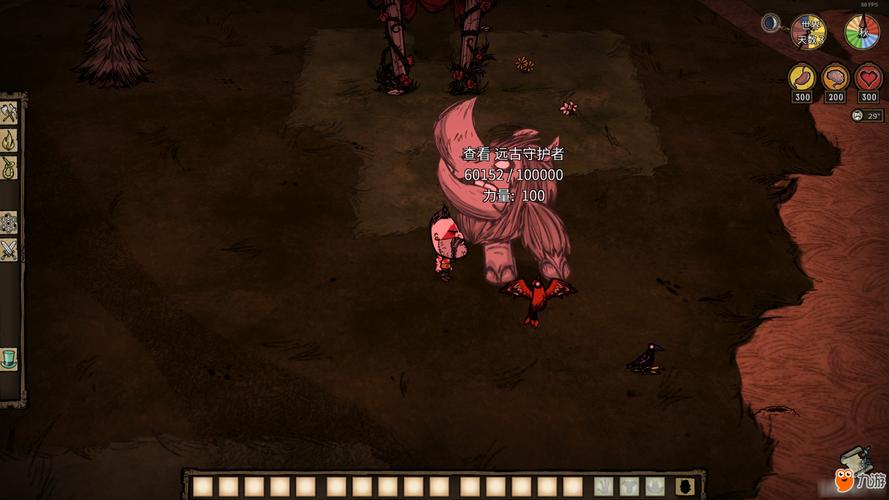Open the Tools crafting tab
The width and height of the screenshot is (889, 500).
[9, 113]
